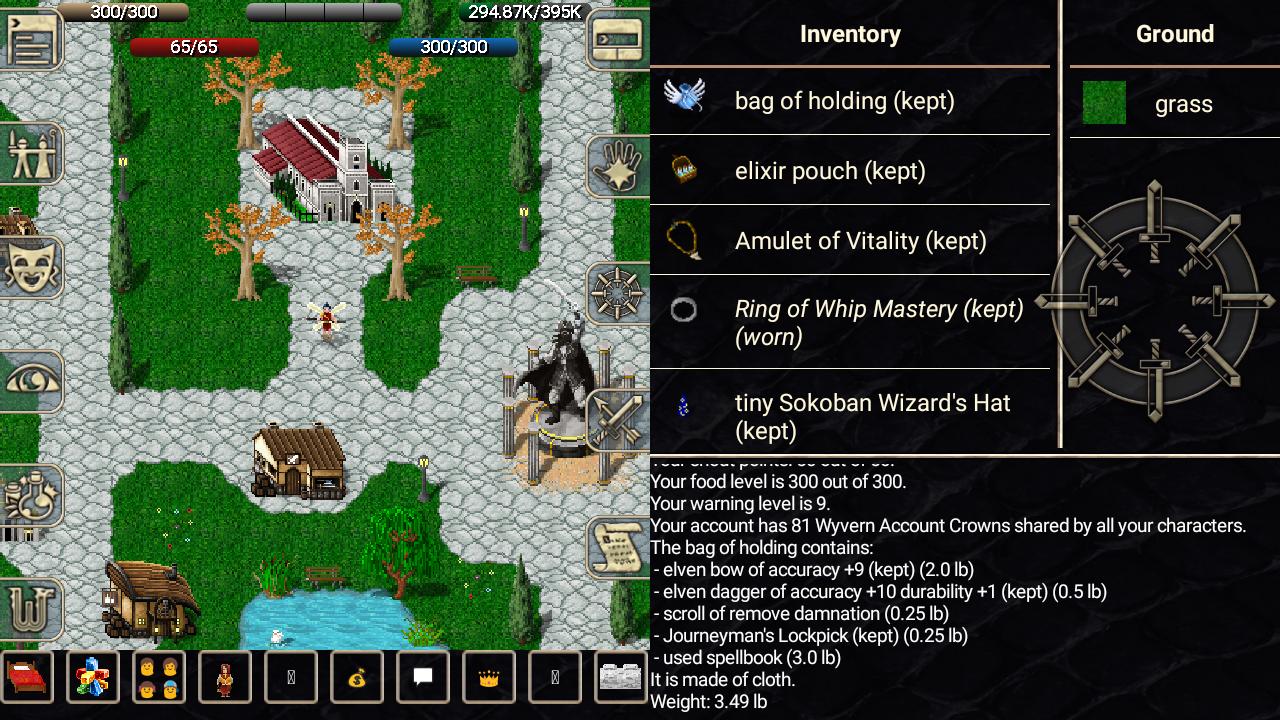Open the chat speech bubble icon
The image size is (1280, 720).
423,677
